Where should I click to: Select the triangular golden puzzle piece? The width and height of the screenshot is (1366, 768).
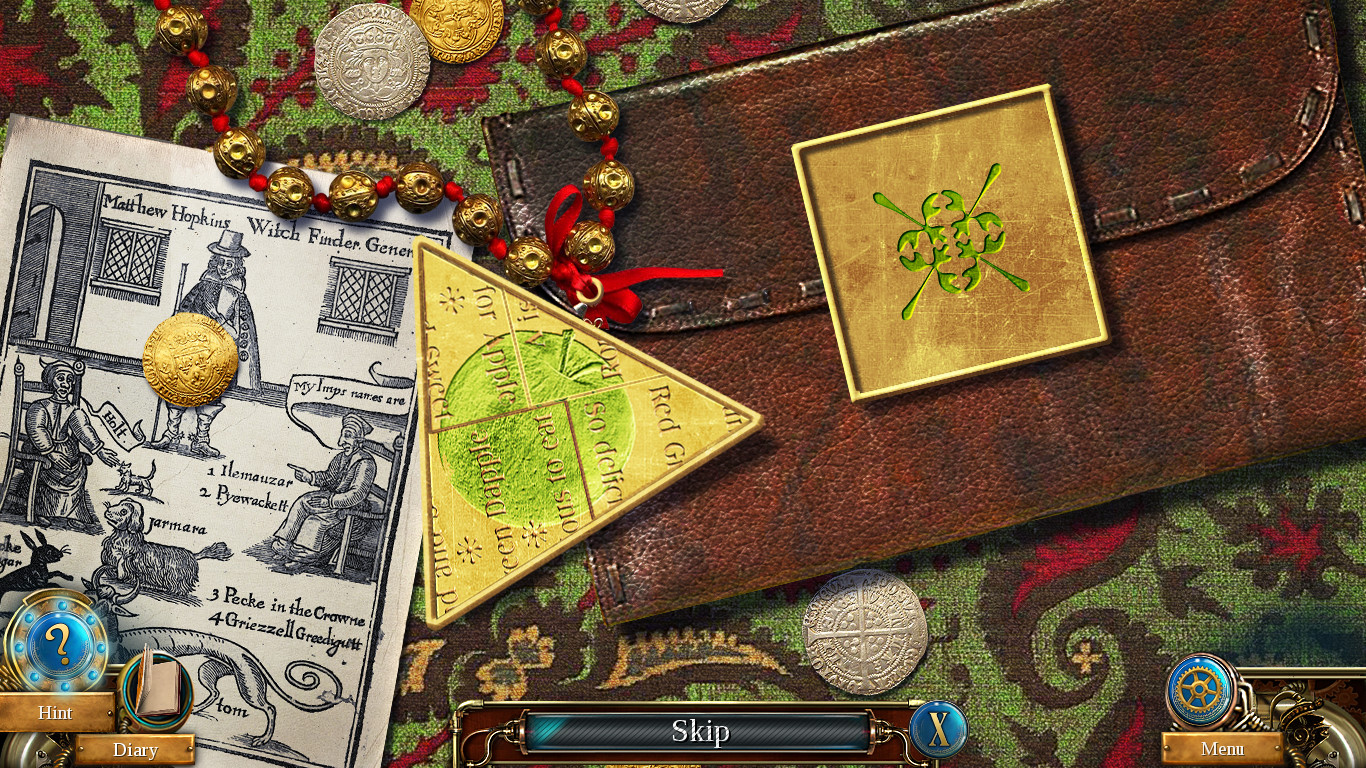coord(560,430)
